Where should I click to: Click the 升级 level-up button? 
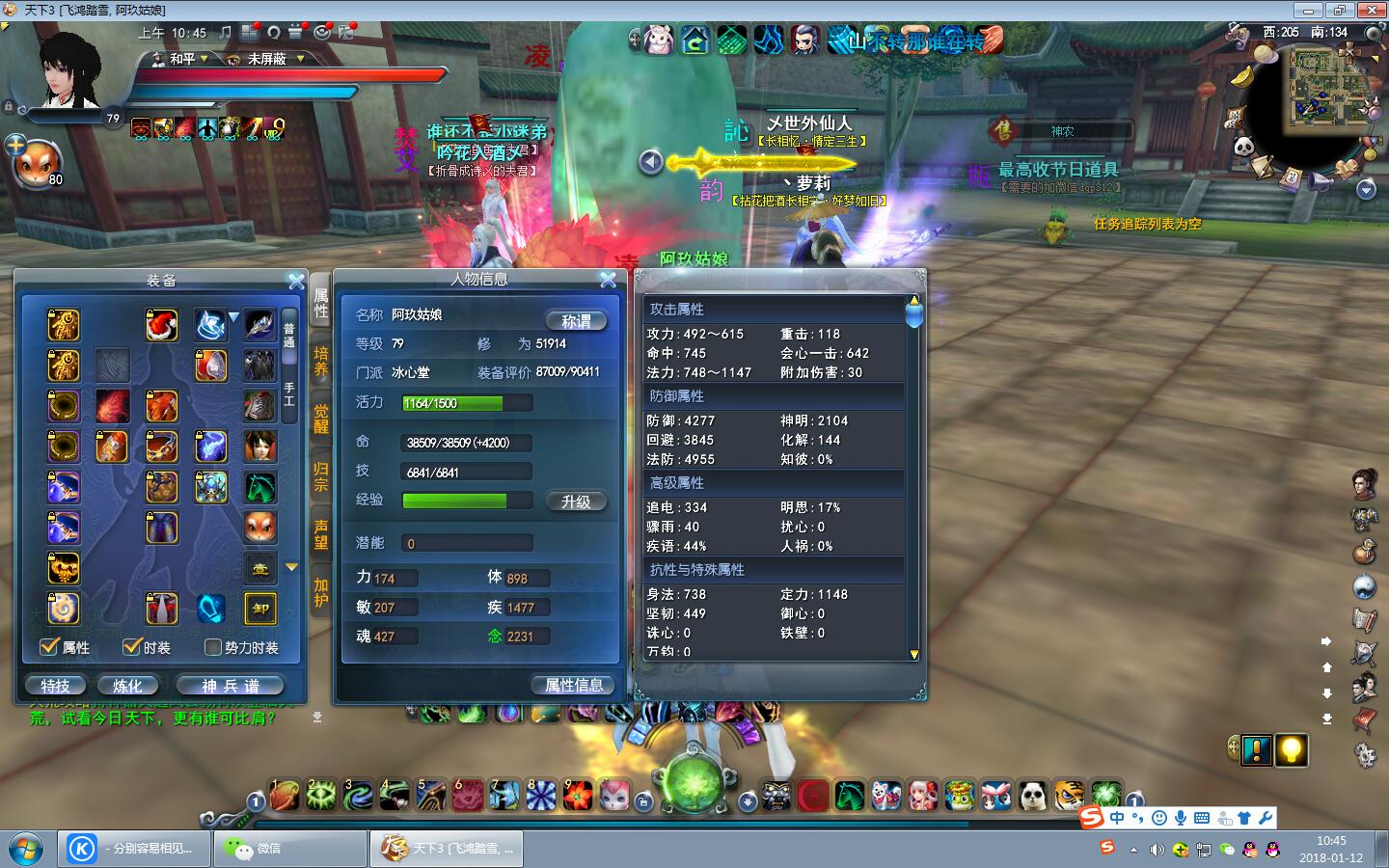click(576, 502)
